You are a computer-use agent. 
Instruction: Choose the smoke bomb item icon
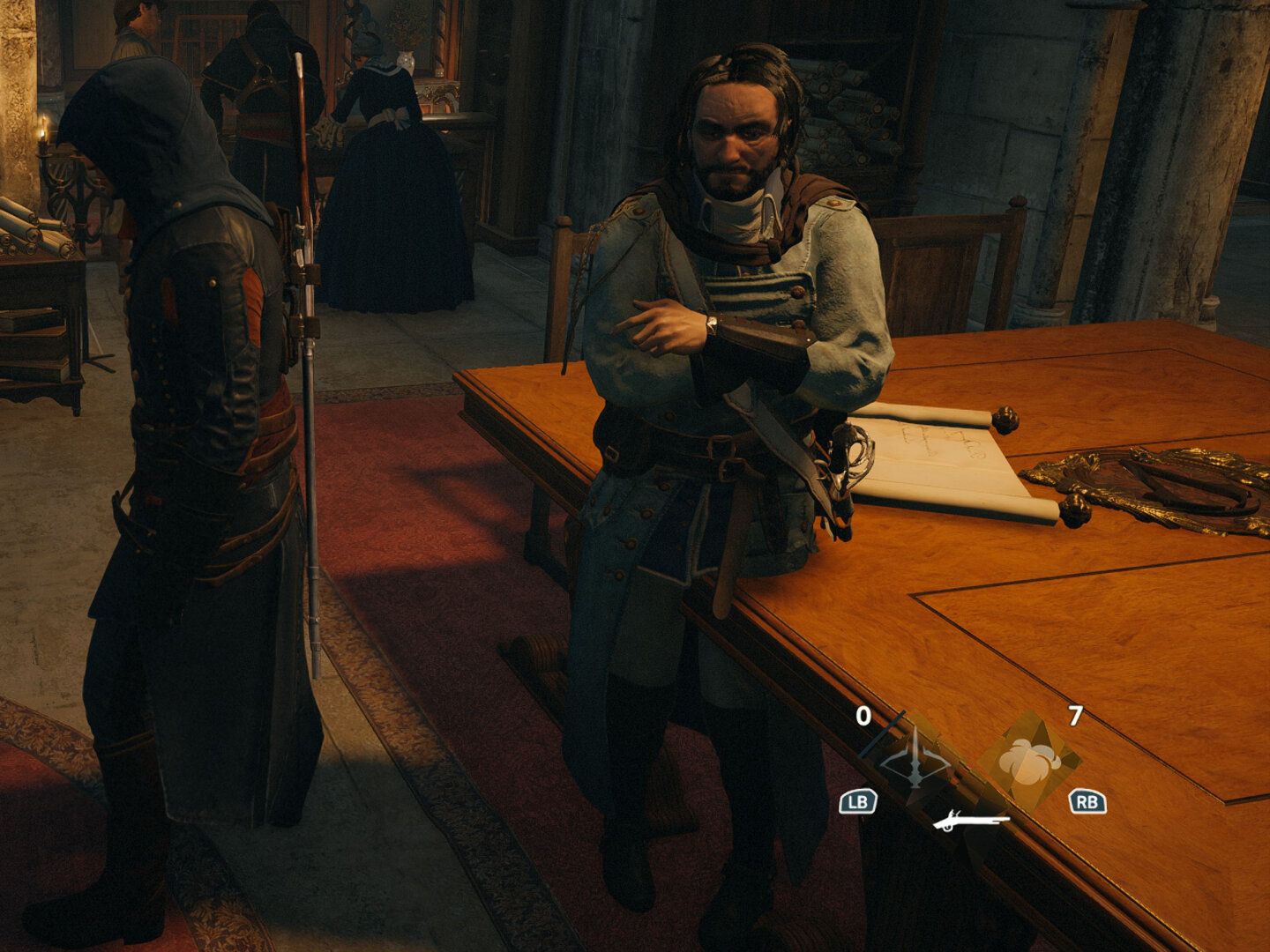coord(1028,761)
